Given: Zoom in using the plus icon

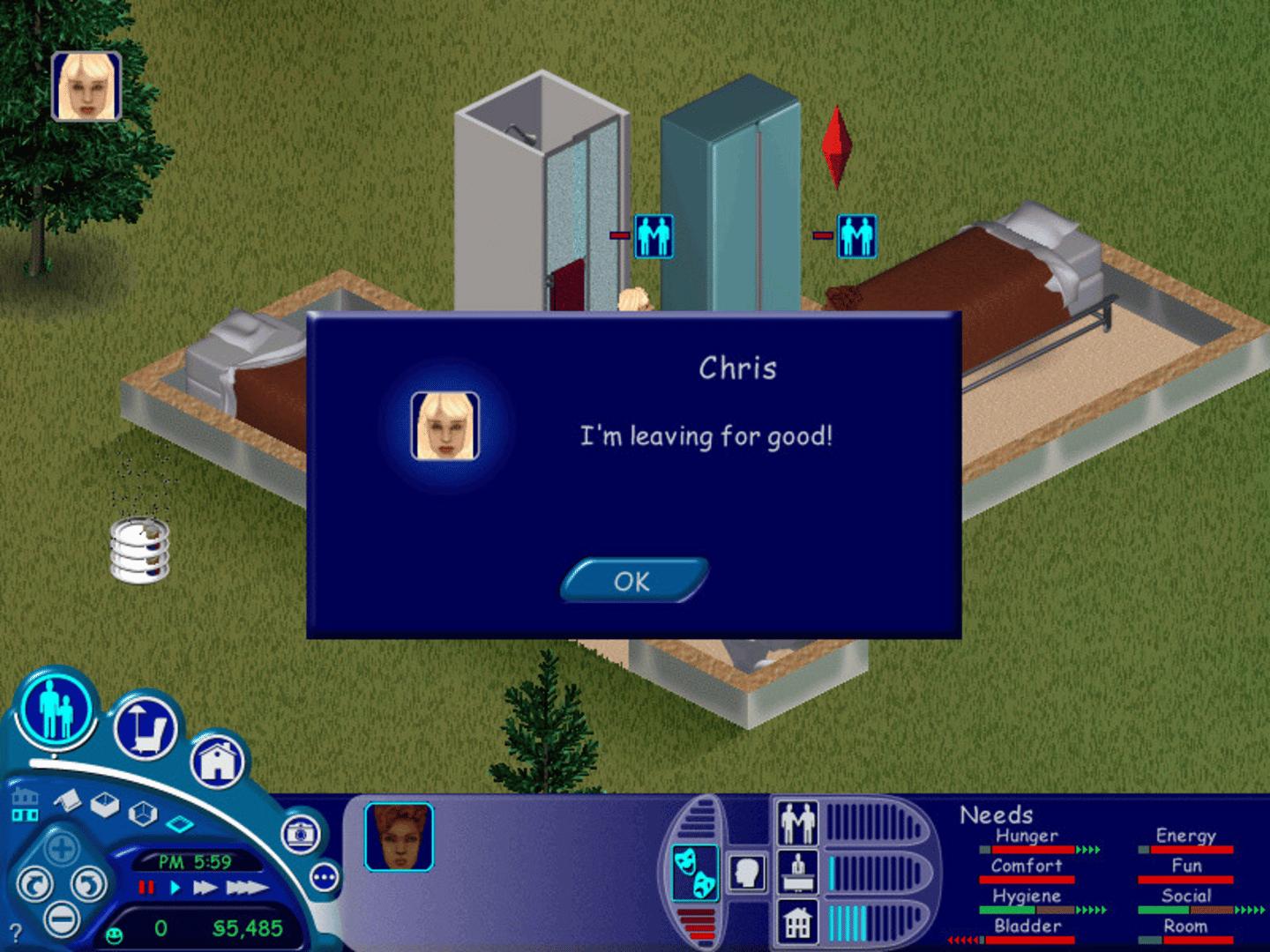Looking at the screenshot, I should pyautogui.click(x=60, y=848).
